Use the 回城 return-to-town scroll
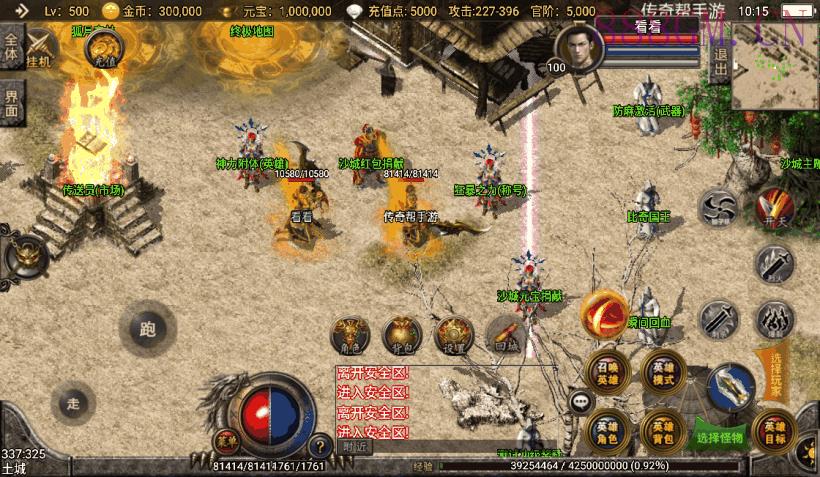This screenshot has width=820, height=477. pos(506,335)
